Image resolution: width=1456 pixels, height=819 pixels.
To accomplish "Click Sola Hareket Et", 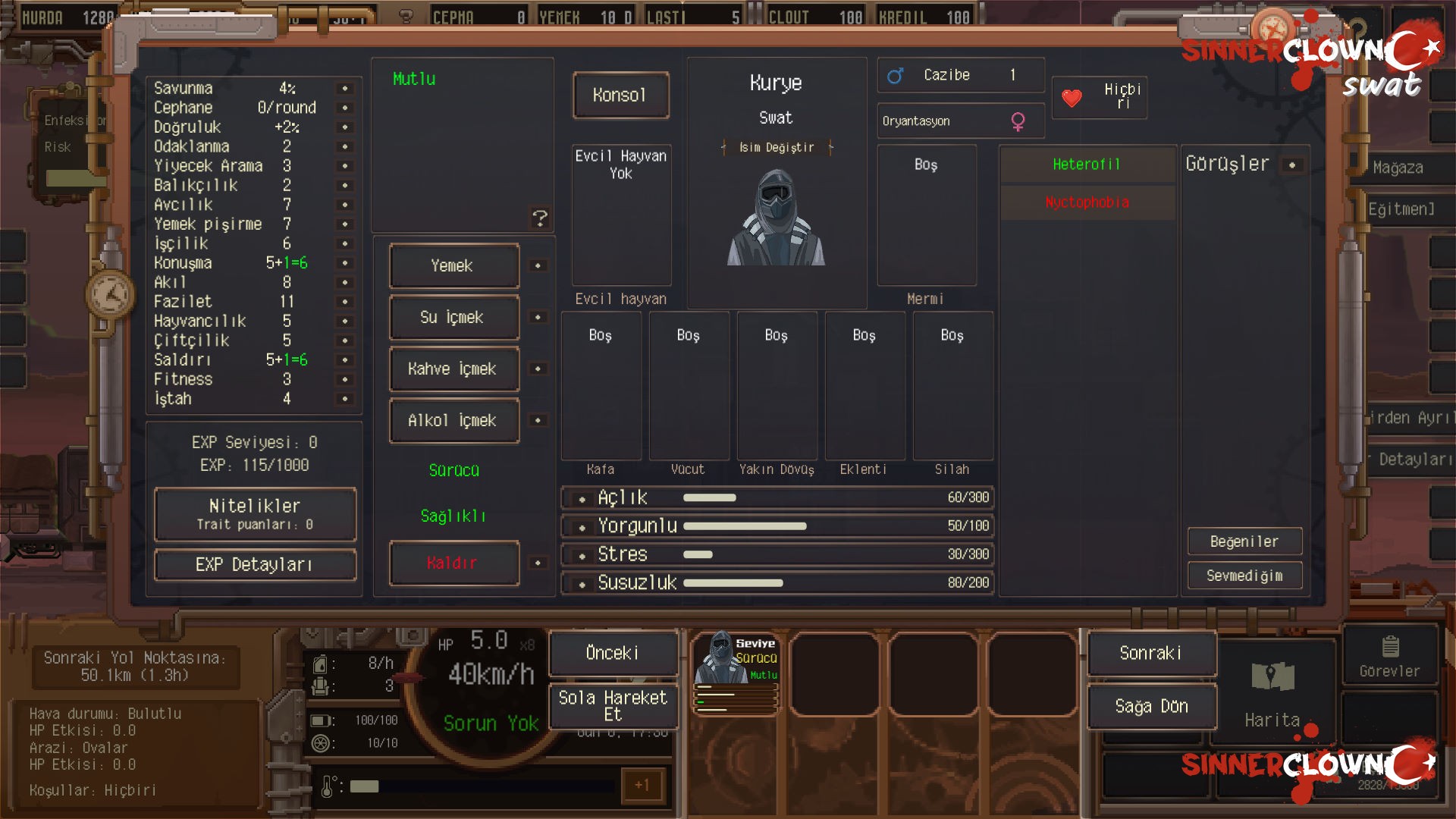I will (x=613, y=706).
